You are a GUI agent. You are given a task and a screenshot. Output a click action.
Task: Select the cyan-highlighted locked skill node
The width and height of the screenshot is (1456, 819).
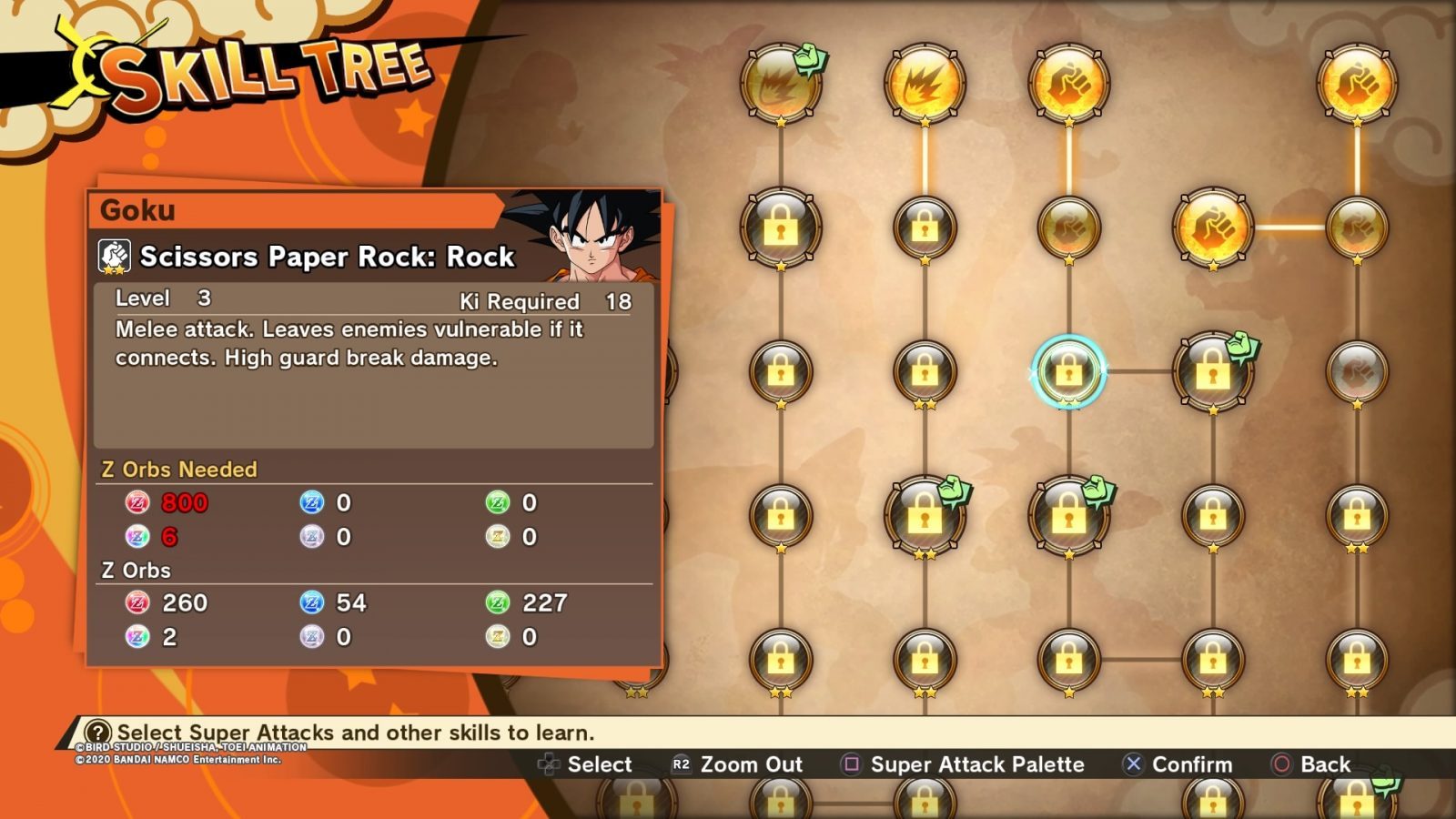(x=1068, y=371)
